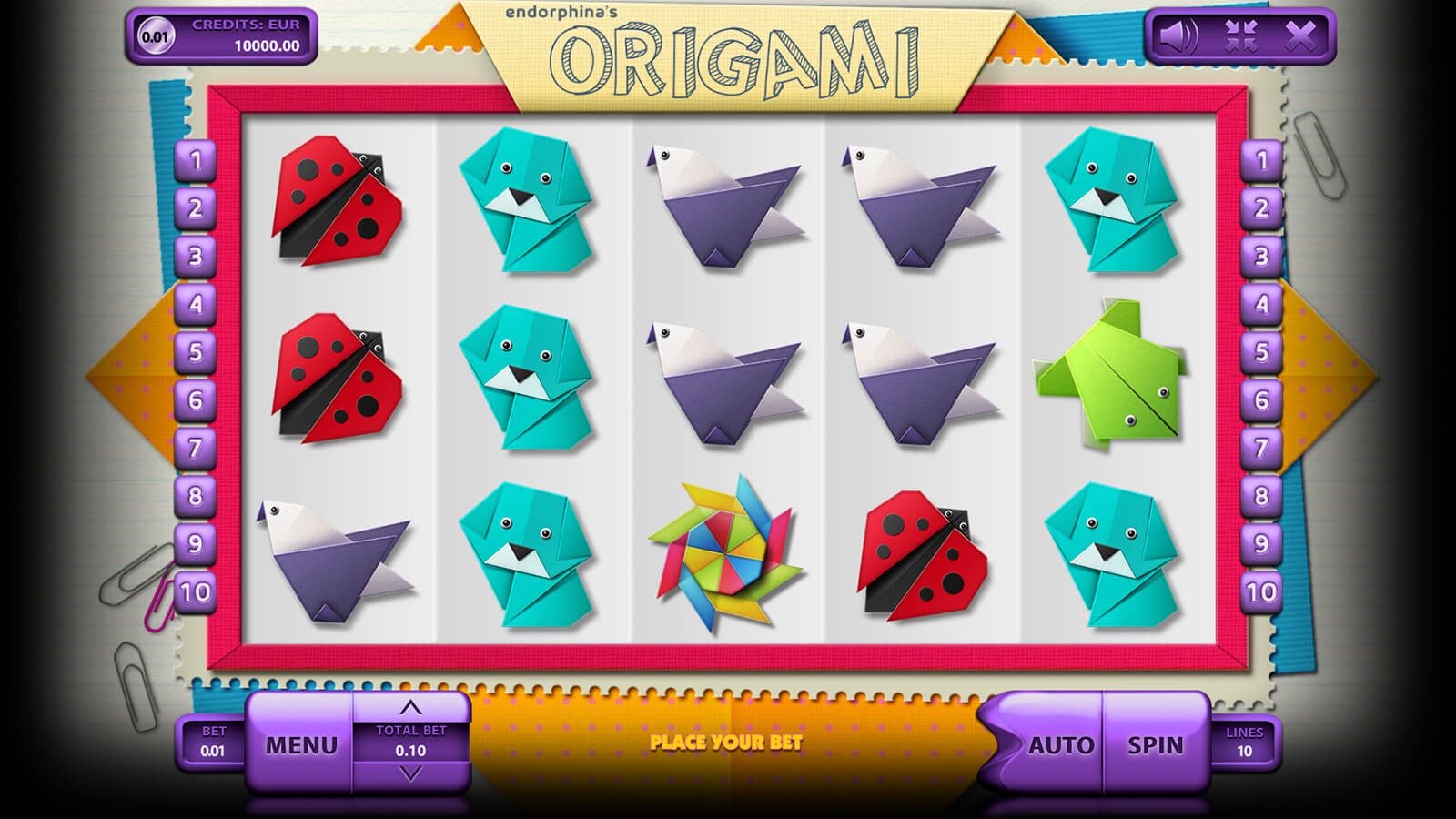This screenshot has width=1456, height=819.
Task: Adjust the LINES 10 selector
Action: (x=1244, y=742)
